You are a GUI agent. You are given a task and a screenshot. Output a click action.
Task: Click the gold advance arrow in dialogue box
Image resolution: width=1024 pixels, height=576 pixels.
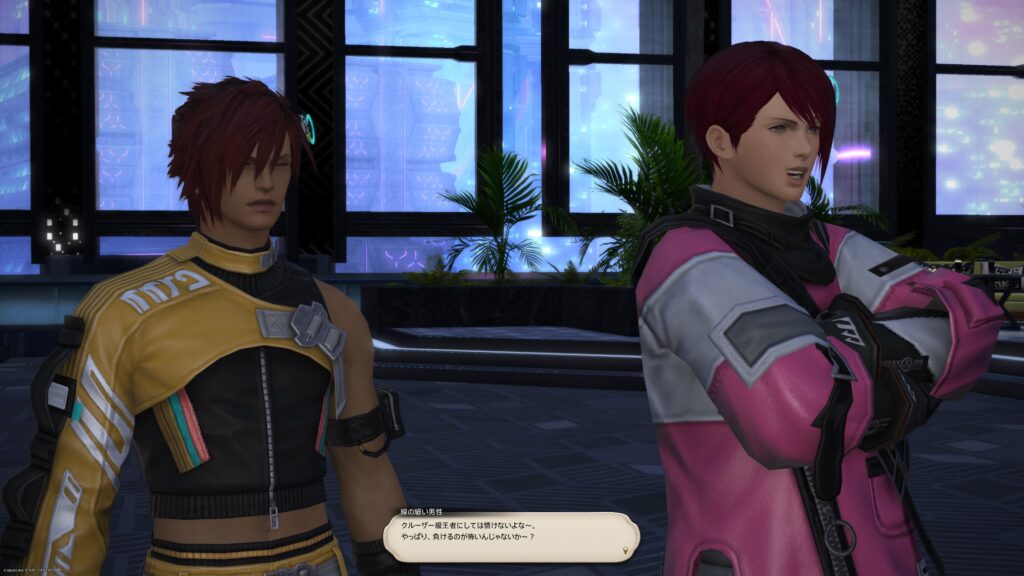point(626,550)
